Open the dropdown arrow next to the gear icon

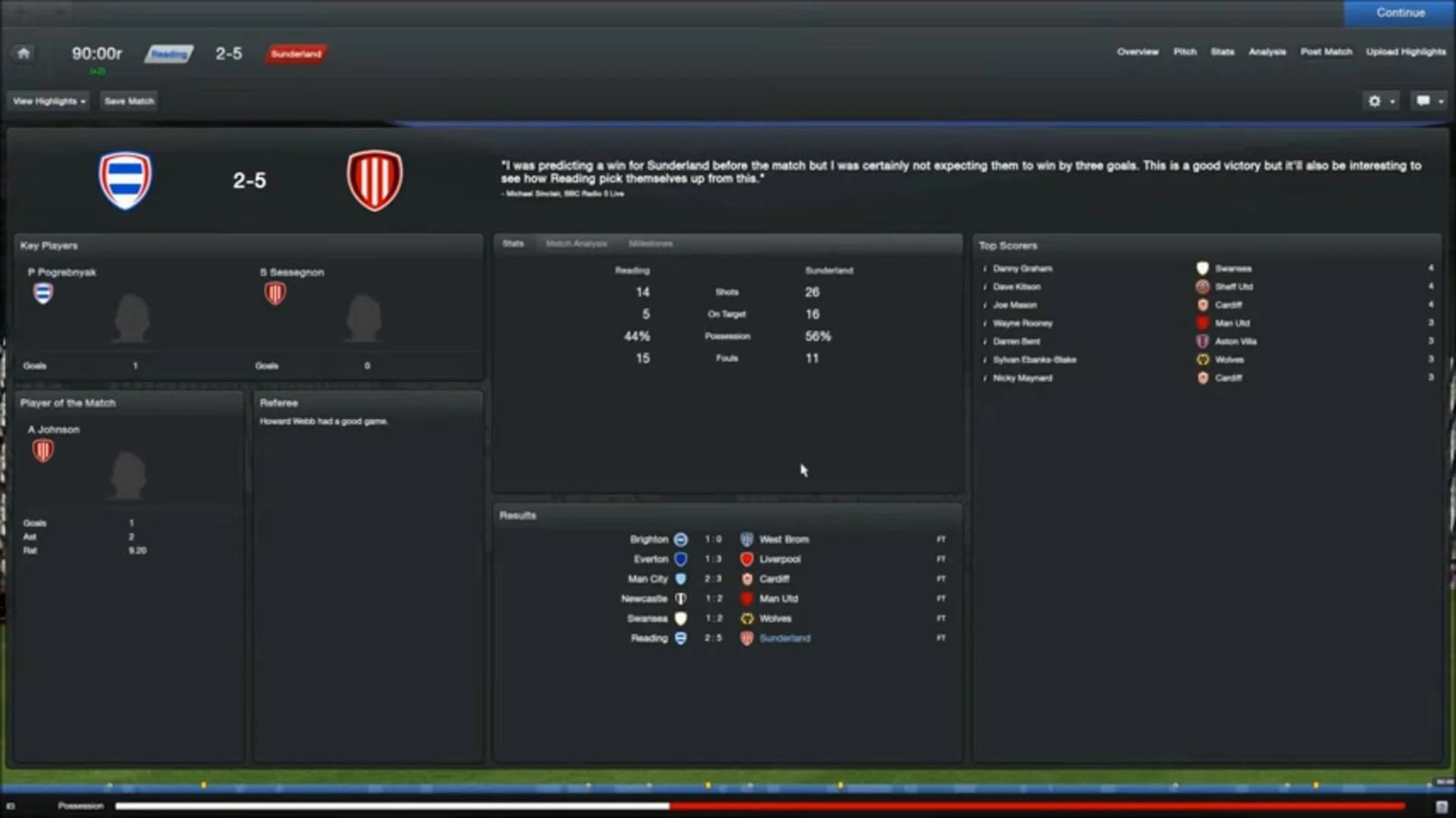click(1392, 101)
